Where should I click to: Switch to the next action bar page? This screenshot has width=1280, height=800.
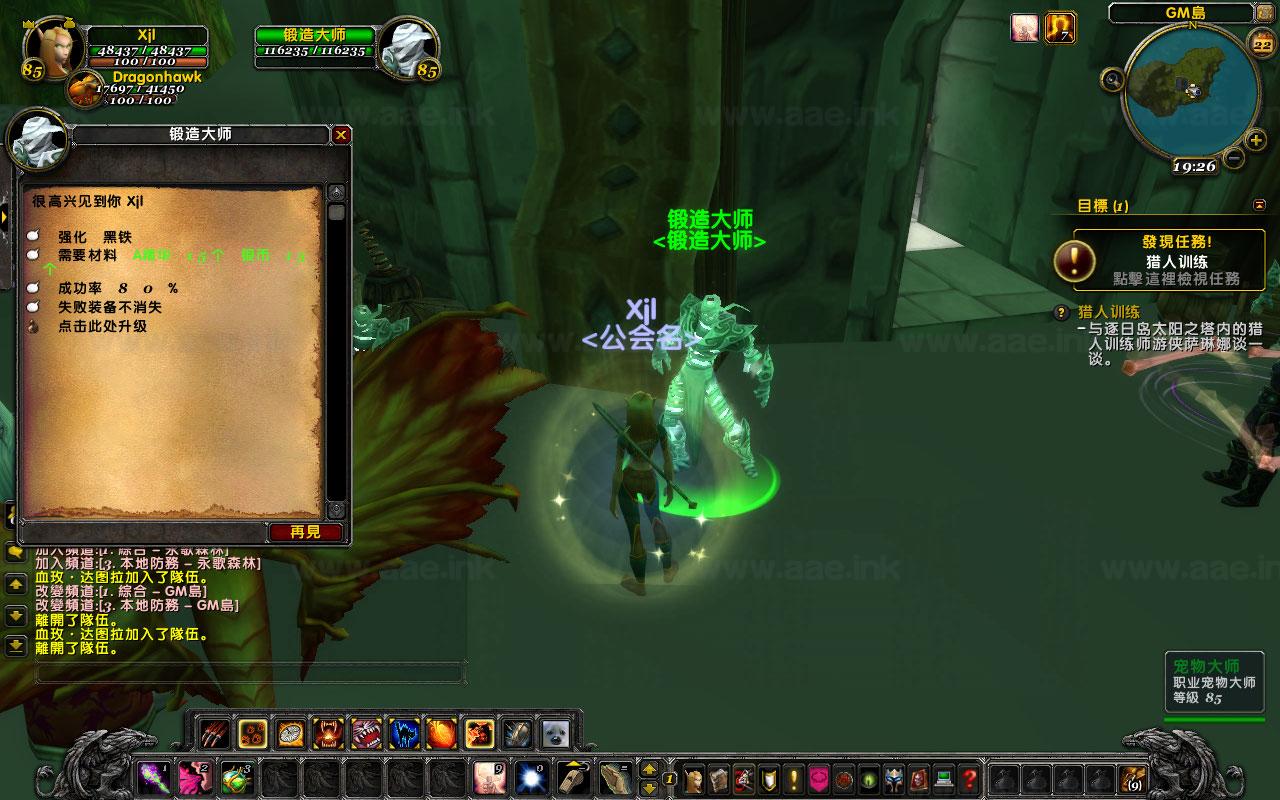[649, 769]
